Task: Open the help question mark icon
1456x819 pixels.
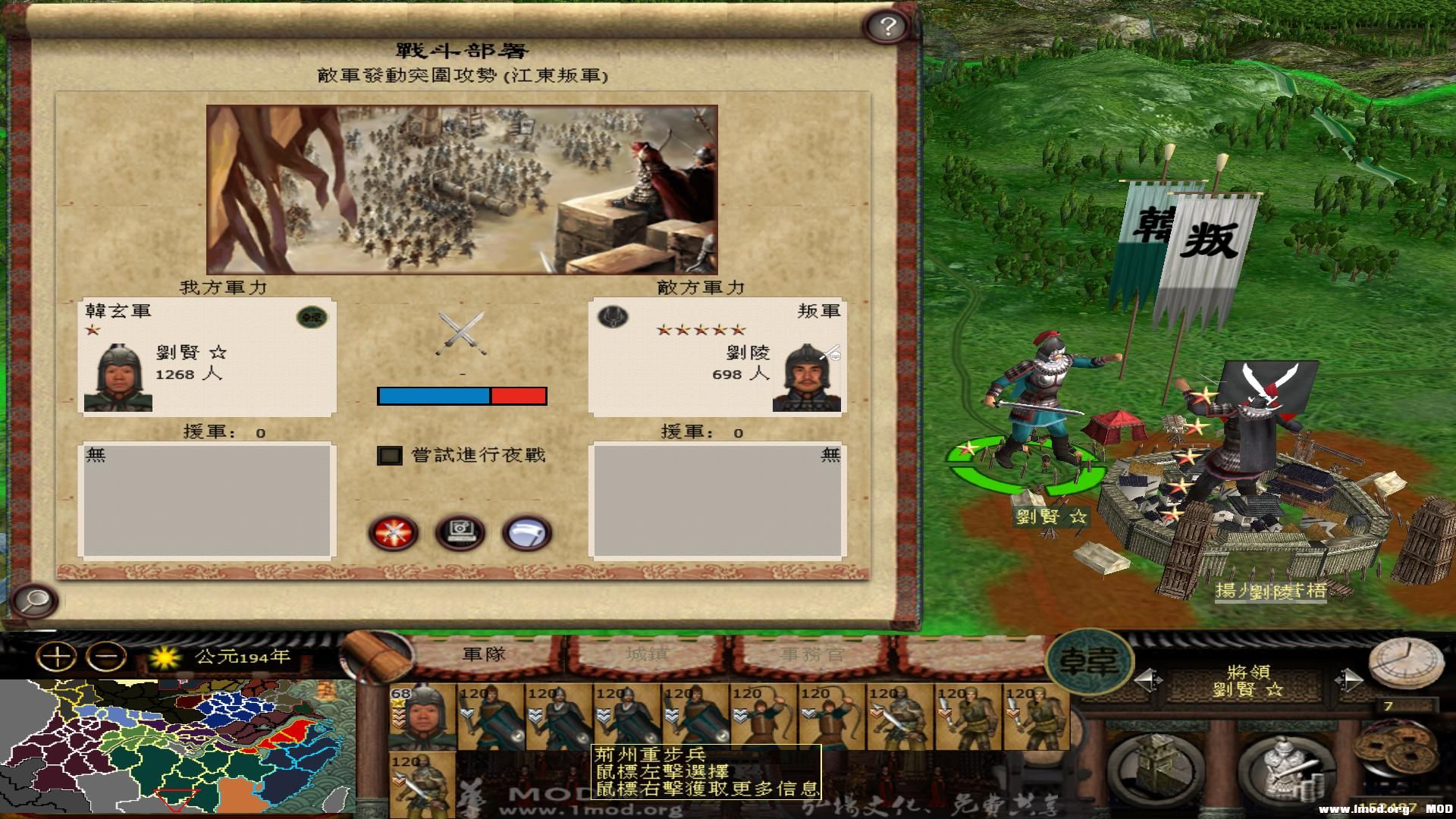Action: click(884, 27)
